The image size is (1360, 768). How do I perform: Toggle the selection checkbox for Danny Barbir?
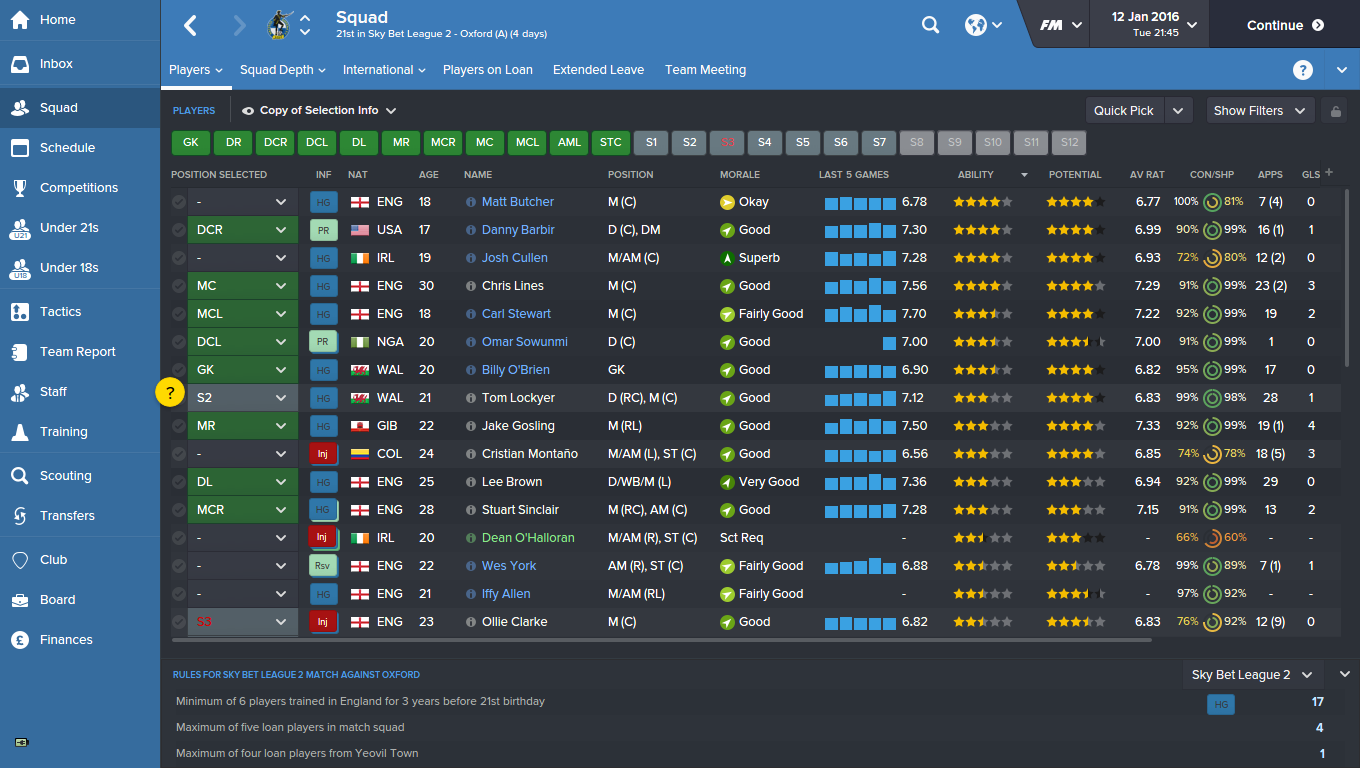pyautogui.click(x=178, y=229)
